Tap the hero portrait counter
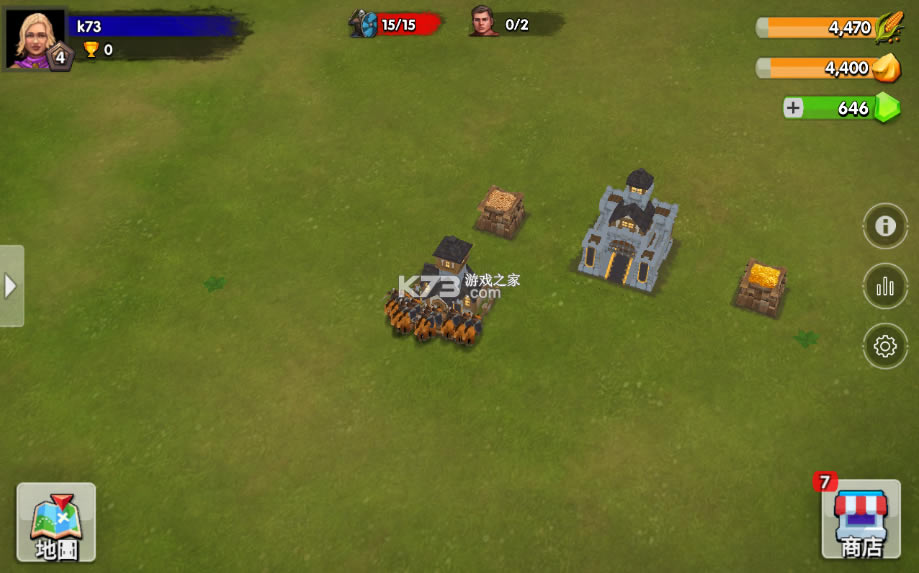Screen dimensions: 919x573 [x=484, y=22]
